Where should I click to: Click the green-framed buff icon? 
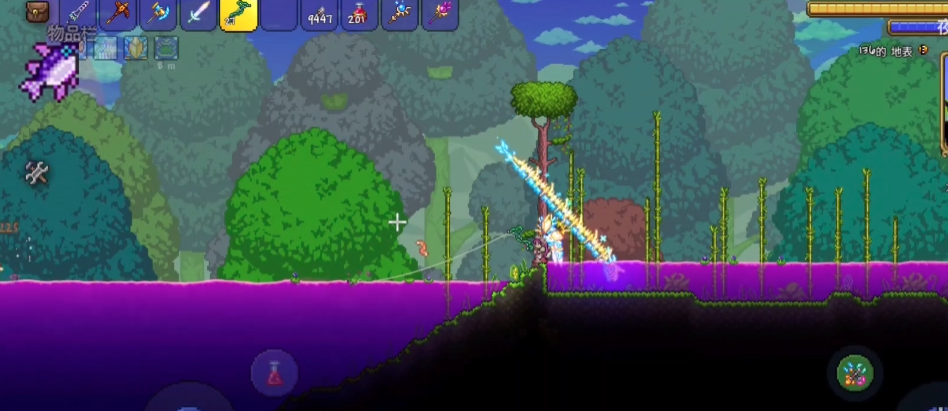[x=166, y=47]
